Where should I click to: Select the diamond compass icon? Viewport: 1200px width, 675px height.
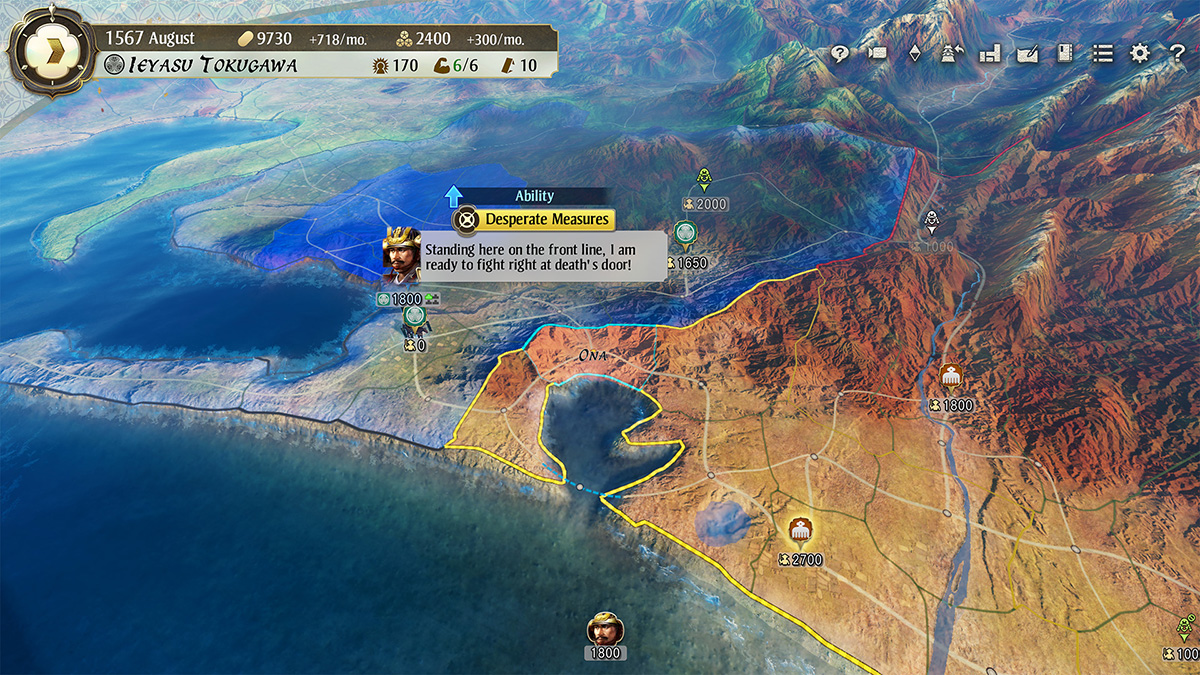914,54
